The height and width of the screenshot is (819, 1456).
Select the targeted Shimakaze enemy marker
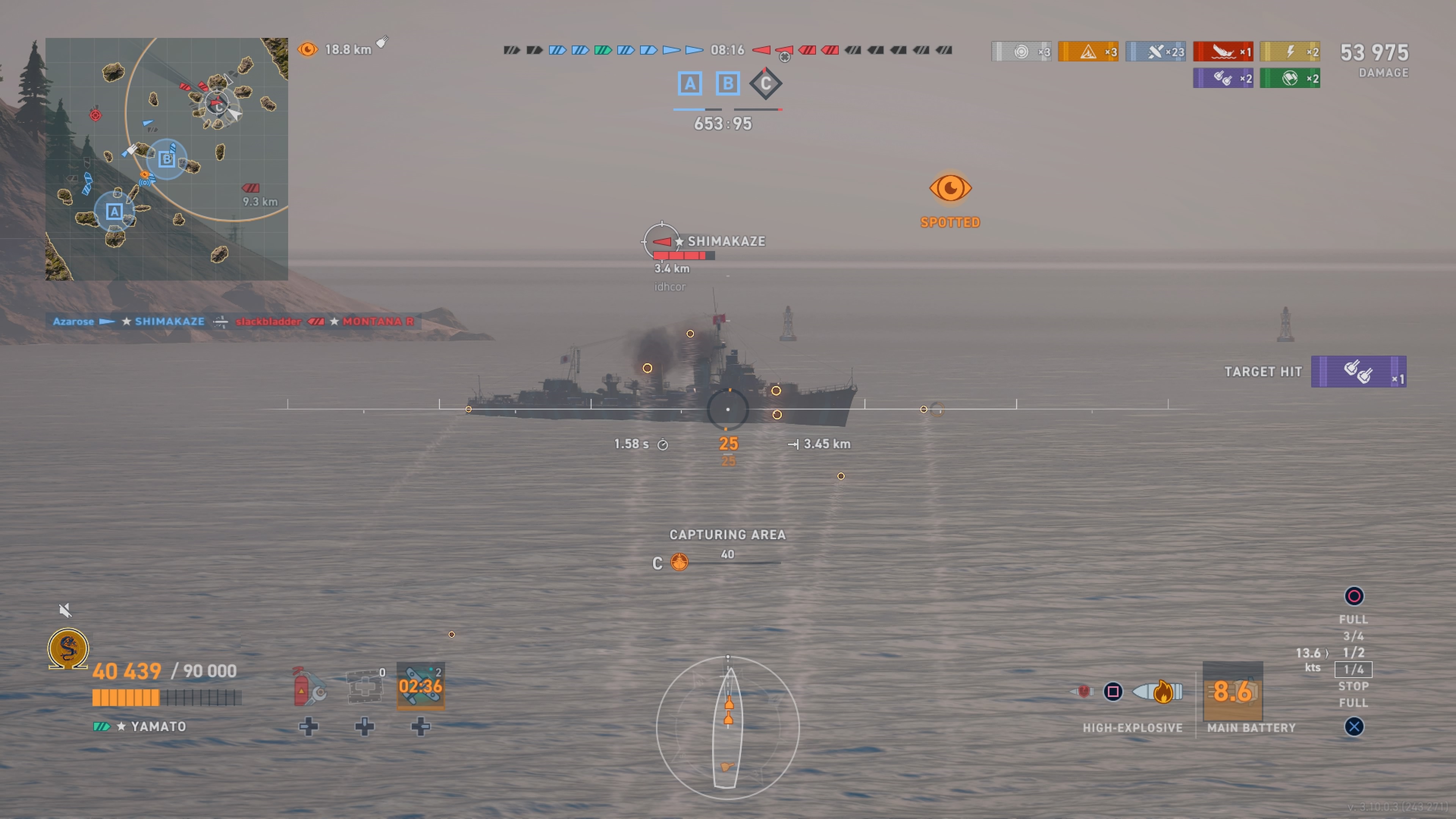(x=661, y=242)
